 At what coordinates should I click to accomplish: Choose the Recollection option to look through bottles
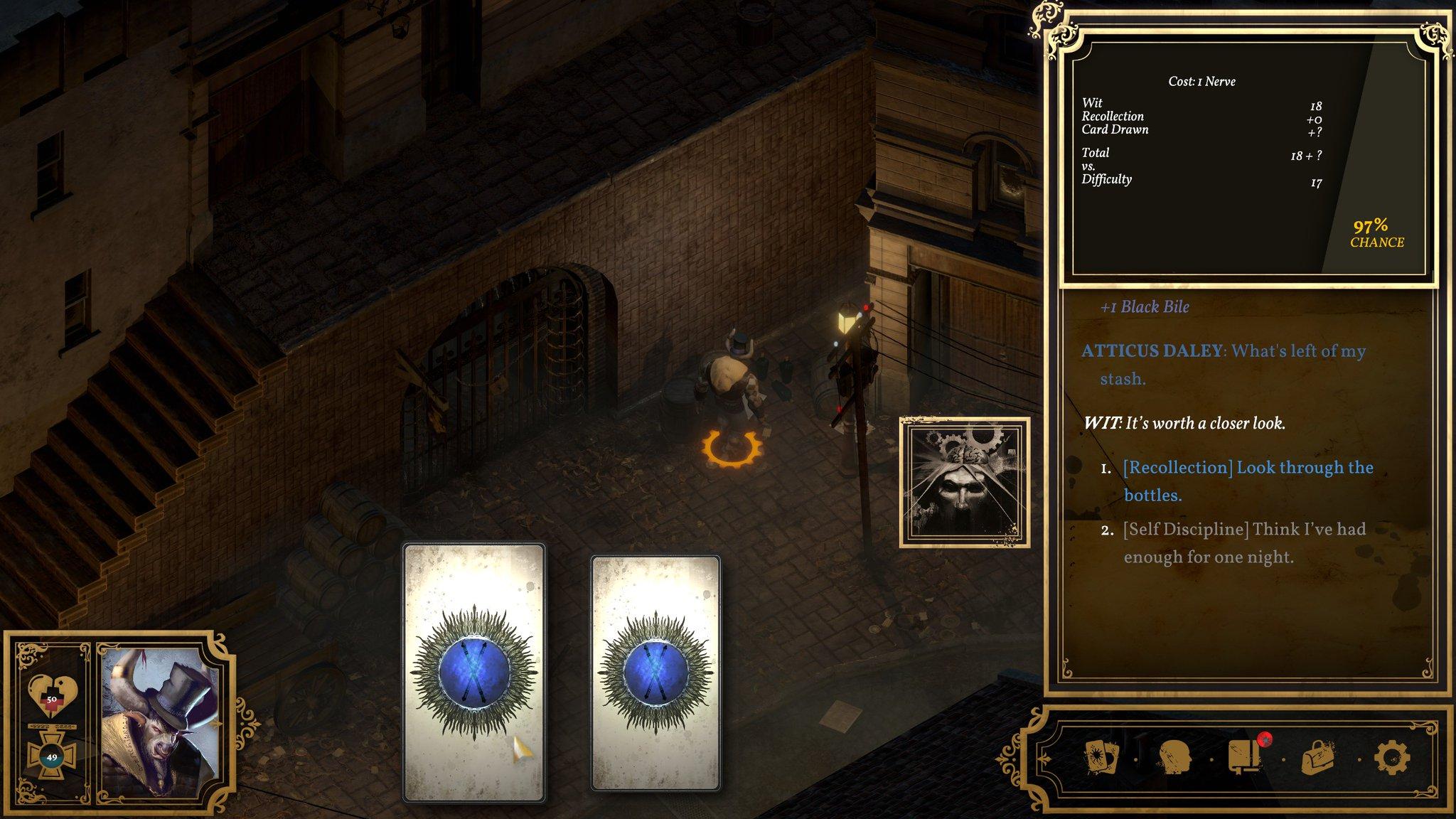pyautogui.click(x=1247, y=481)
